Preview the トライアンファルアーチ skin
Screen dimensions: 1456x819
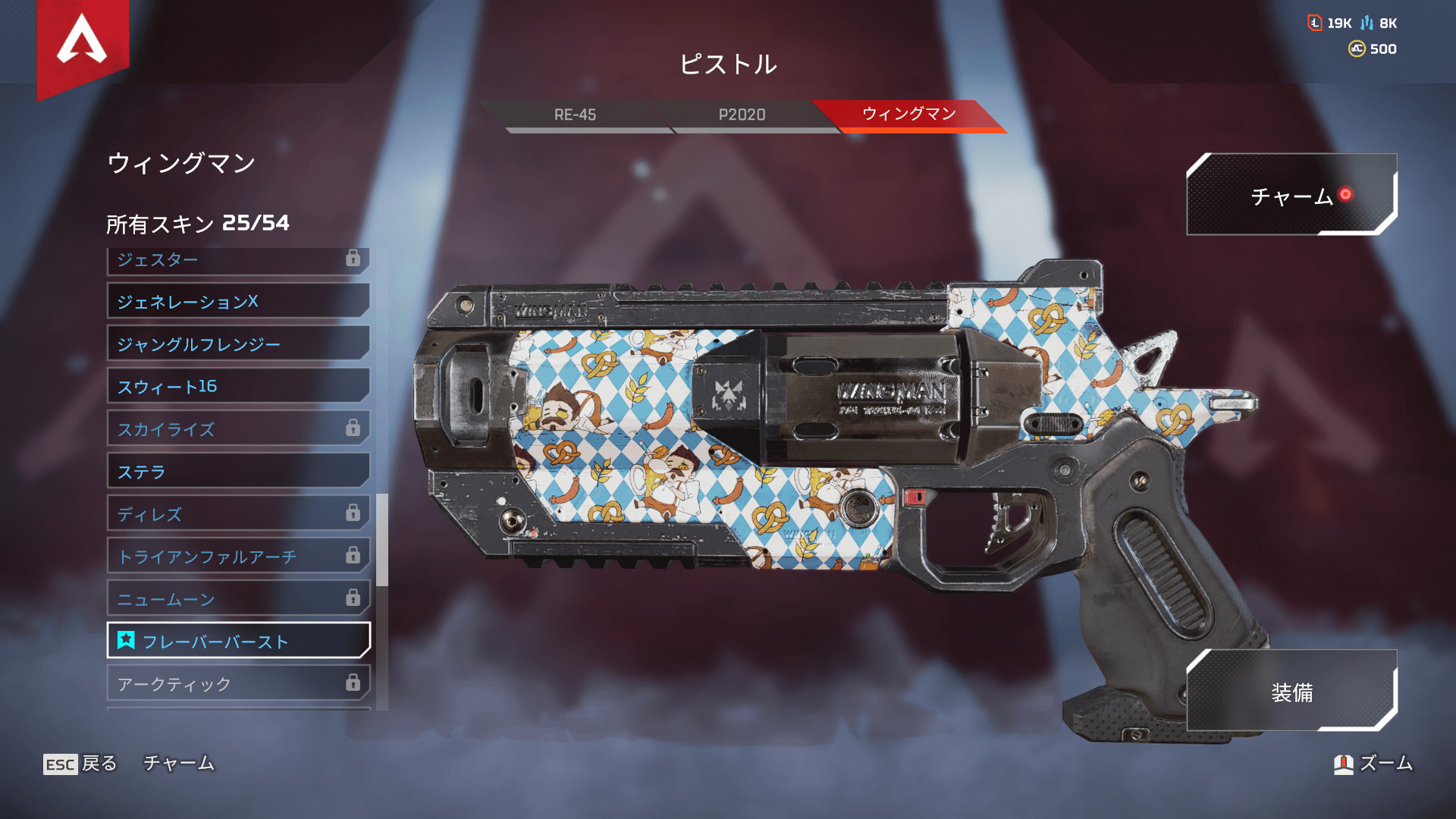[238, 557]
